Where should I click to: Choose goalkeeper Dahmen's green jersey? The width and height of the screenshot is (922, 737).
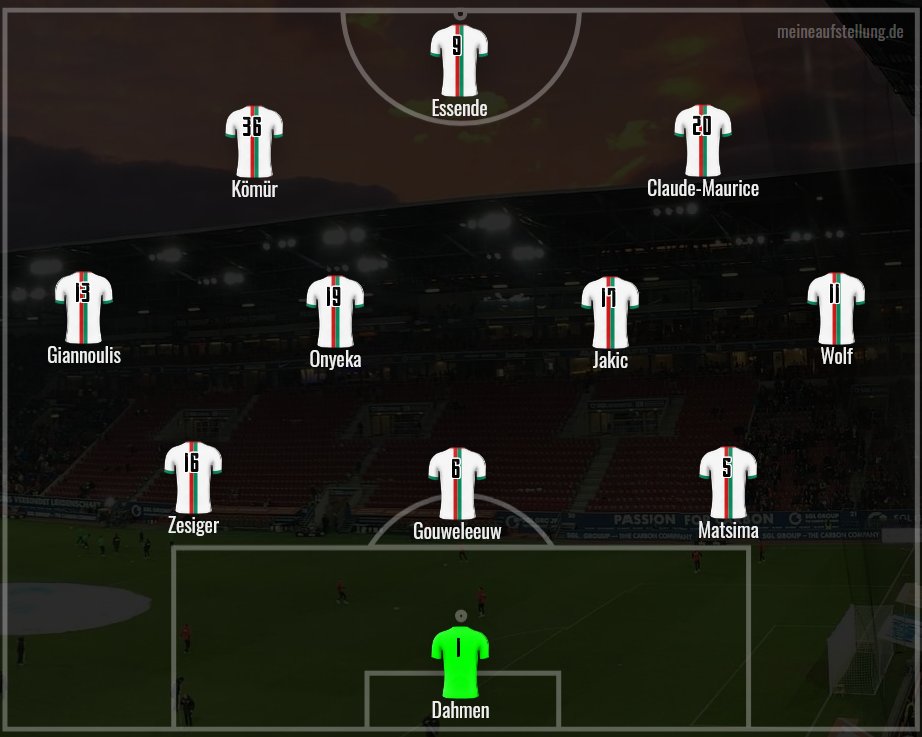[459, 660]
